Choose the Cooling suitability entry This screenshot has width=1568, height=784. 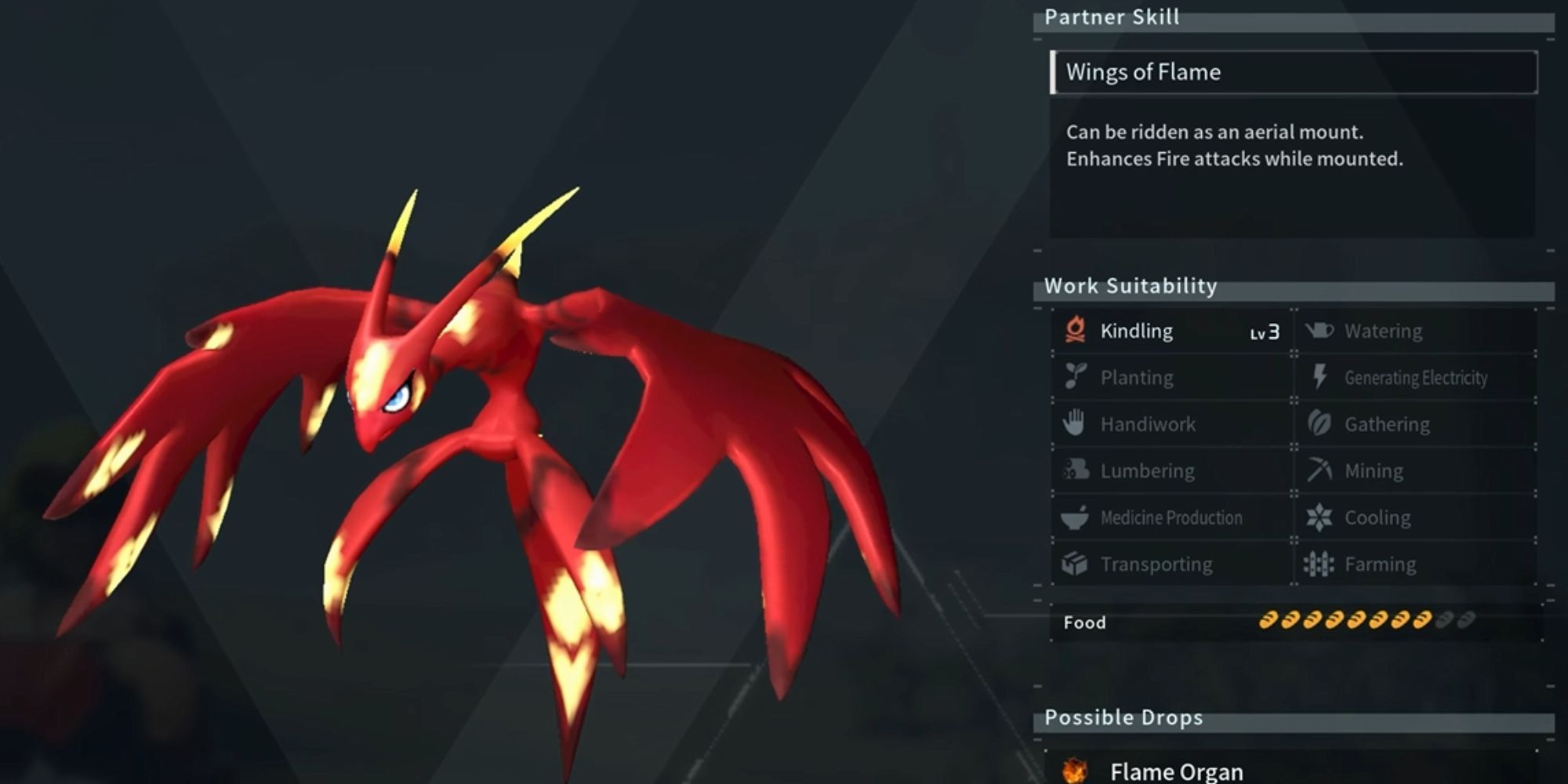(1415, 517)
